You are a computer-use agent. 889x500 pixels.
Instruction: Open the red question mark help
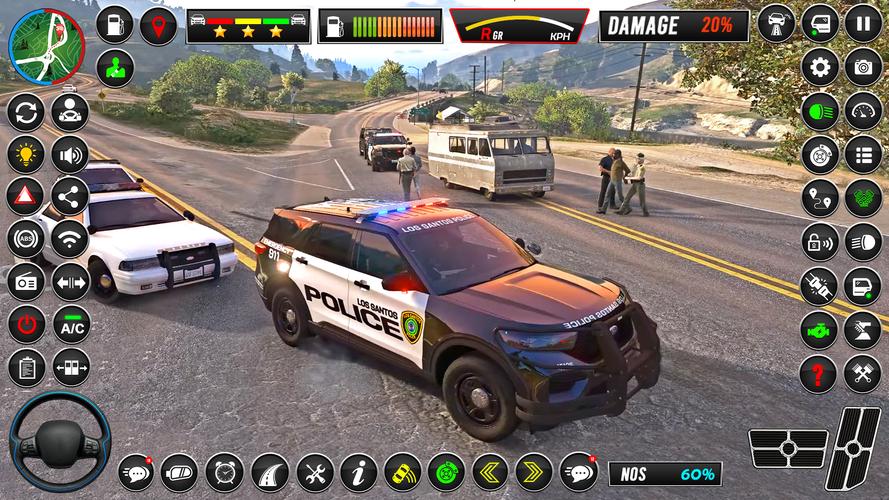coord(818,374)
